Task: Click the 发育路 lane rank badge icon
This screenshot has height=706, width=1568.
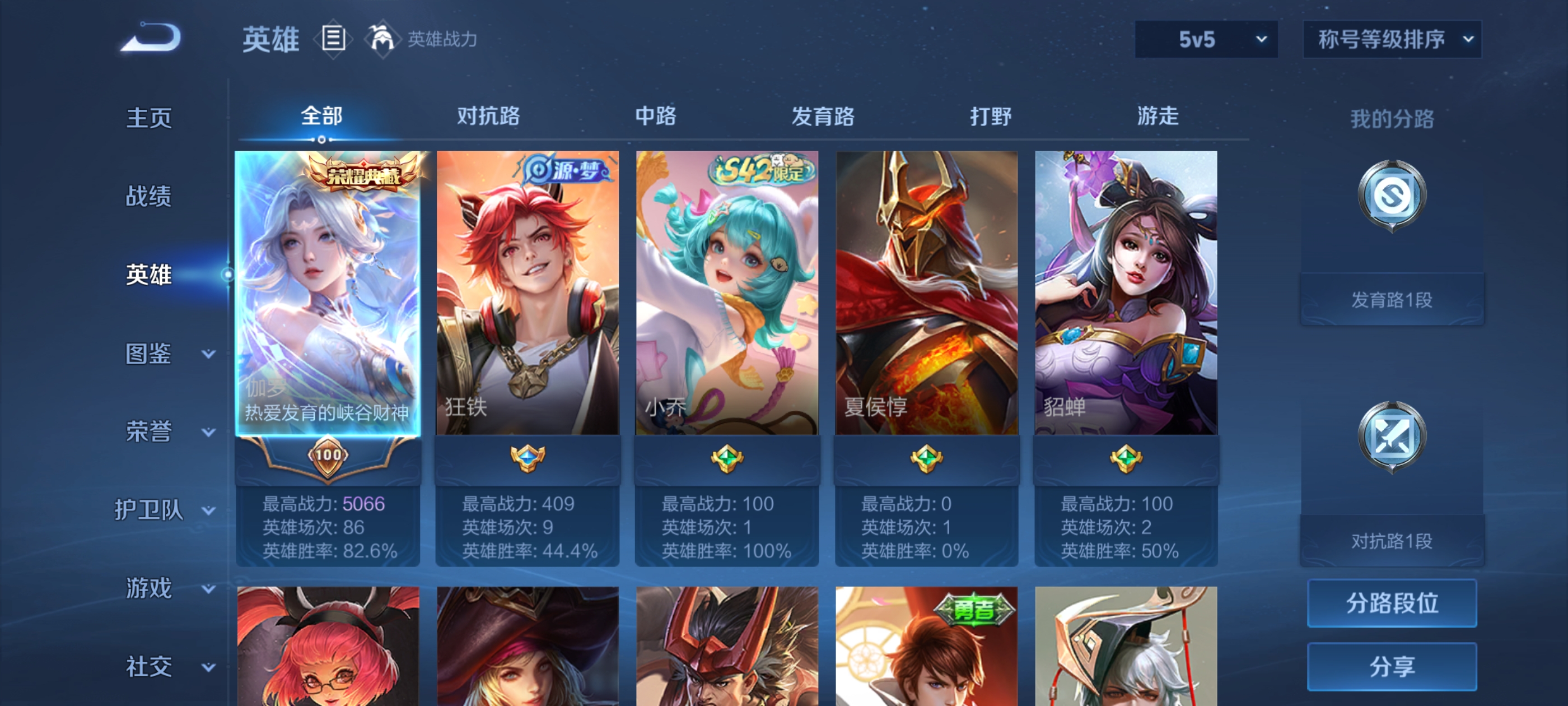Action: click(x=1392, y=195)
